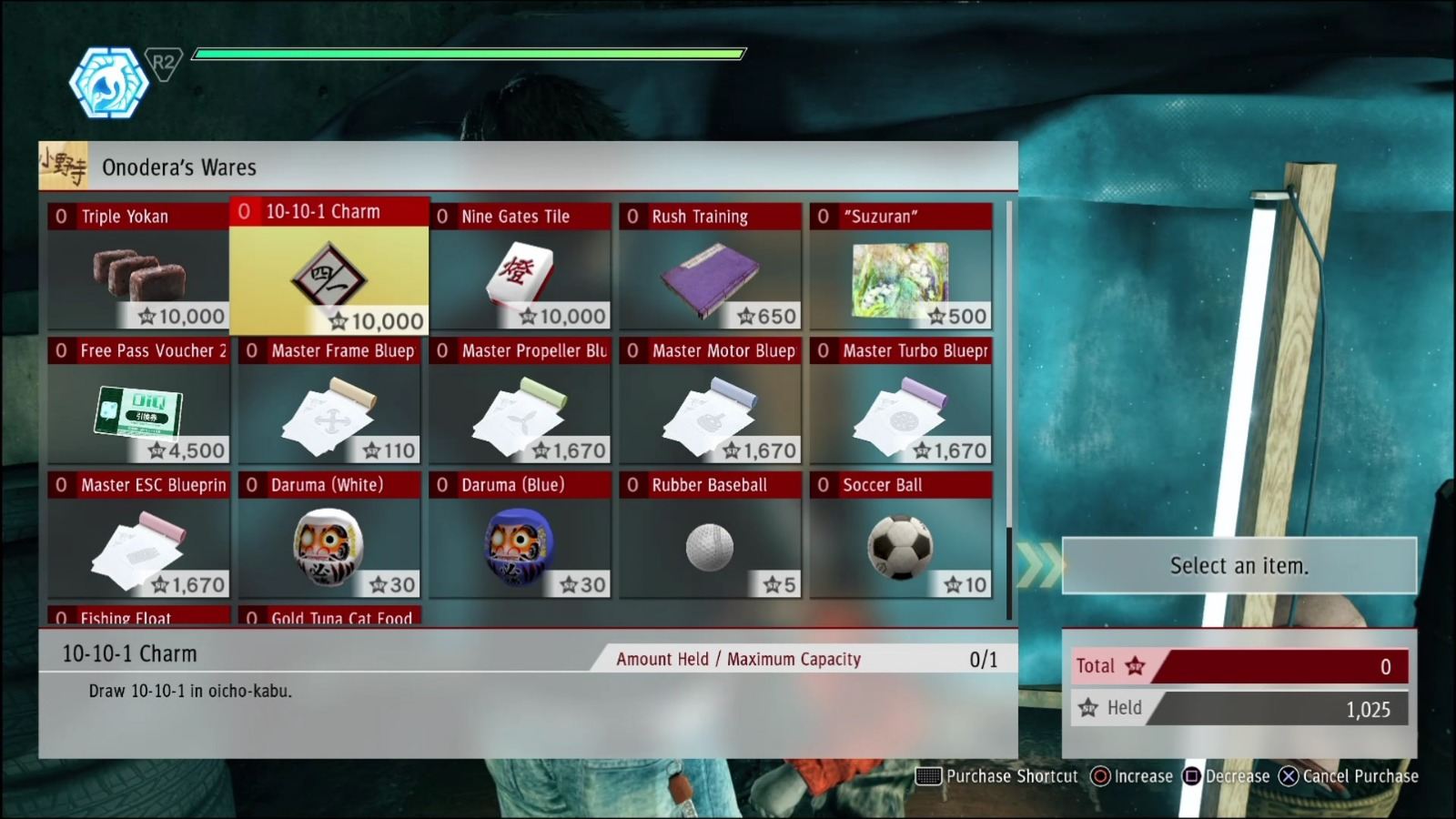1456x819 pixels.
Task: Select the Daruma (Blue) figure
Action: [x=520, y=541]
